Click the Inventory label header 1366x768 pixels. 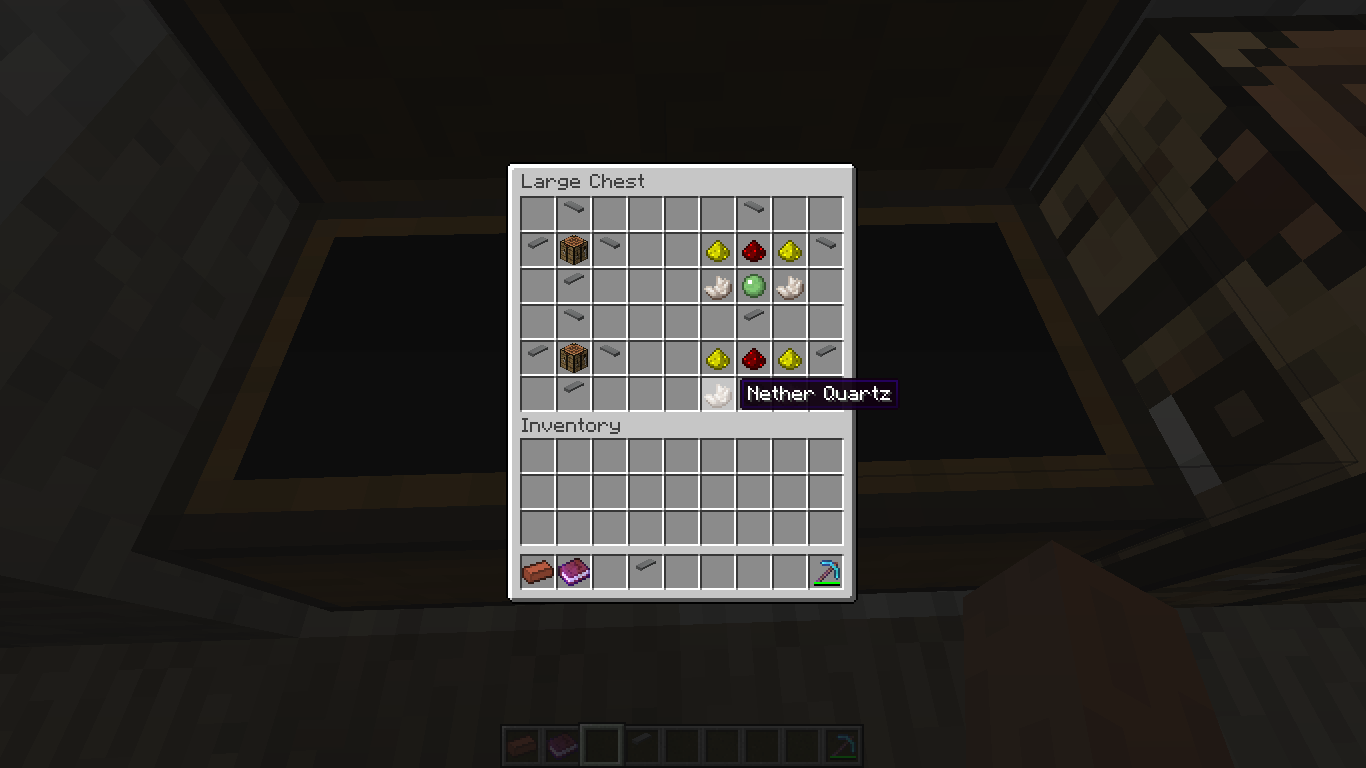pyautogui.click(x=570, y=425)
